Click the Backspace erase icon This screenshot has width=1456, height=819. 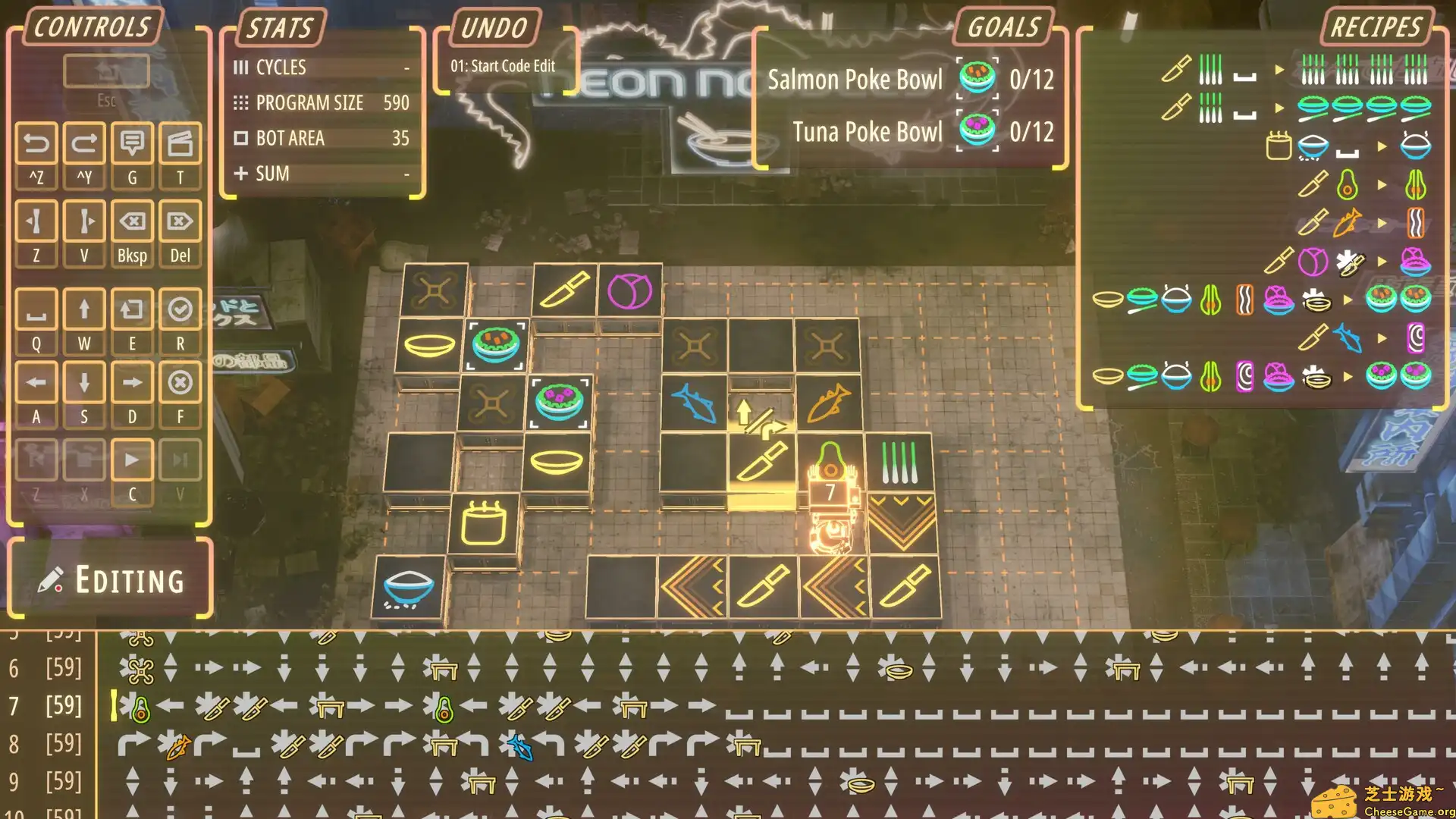[x=133, y=222]
